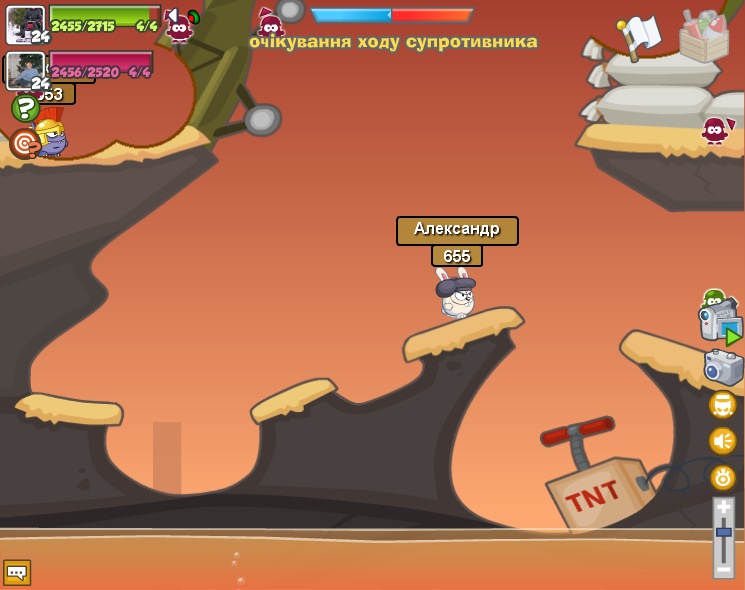
Task: Open the weapons crate icon
Action: point(703,37)
